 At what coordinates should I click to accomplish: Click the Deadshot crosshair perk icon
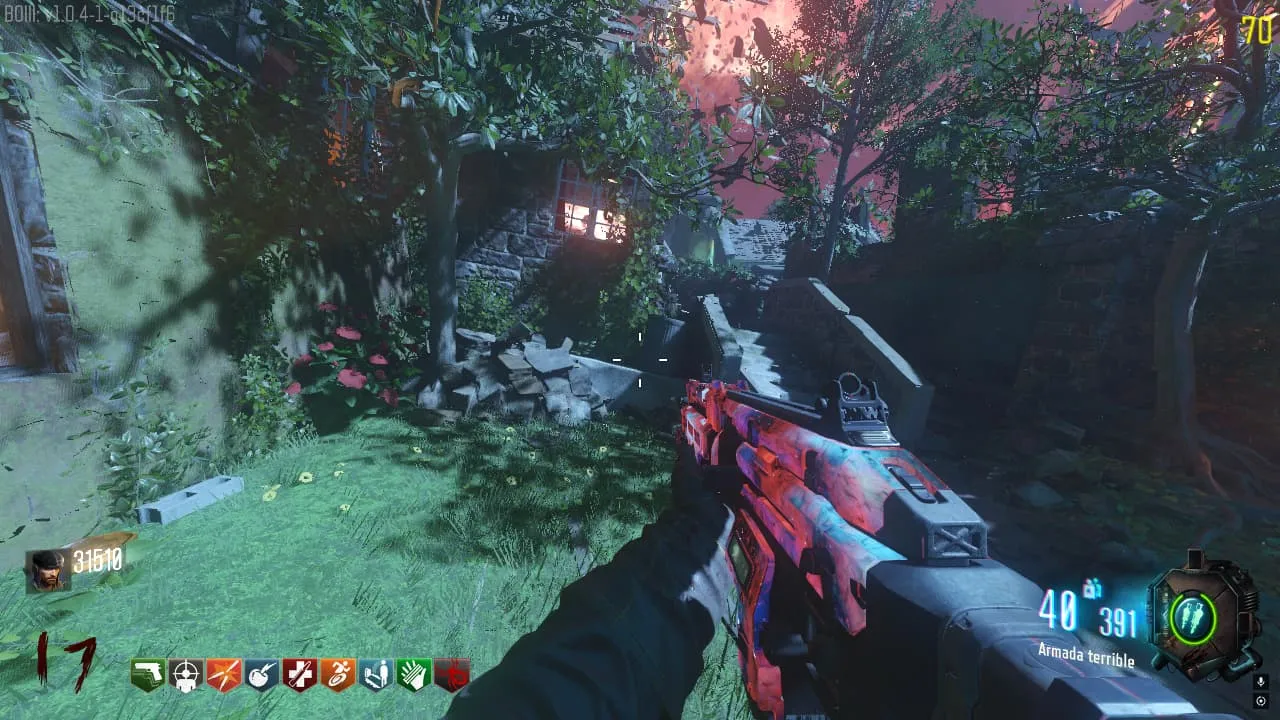[x=186, y=675]
